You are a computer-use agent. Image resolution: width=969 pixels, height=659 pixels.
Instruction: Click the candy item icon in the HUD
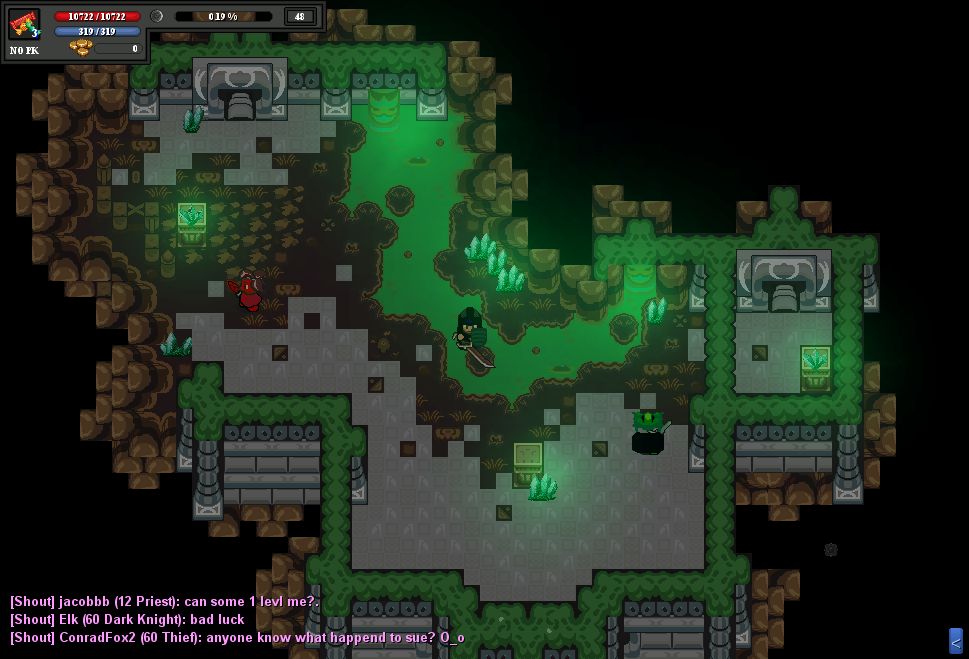(x=24, y=24)
